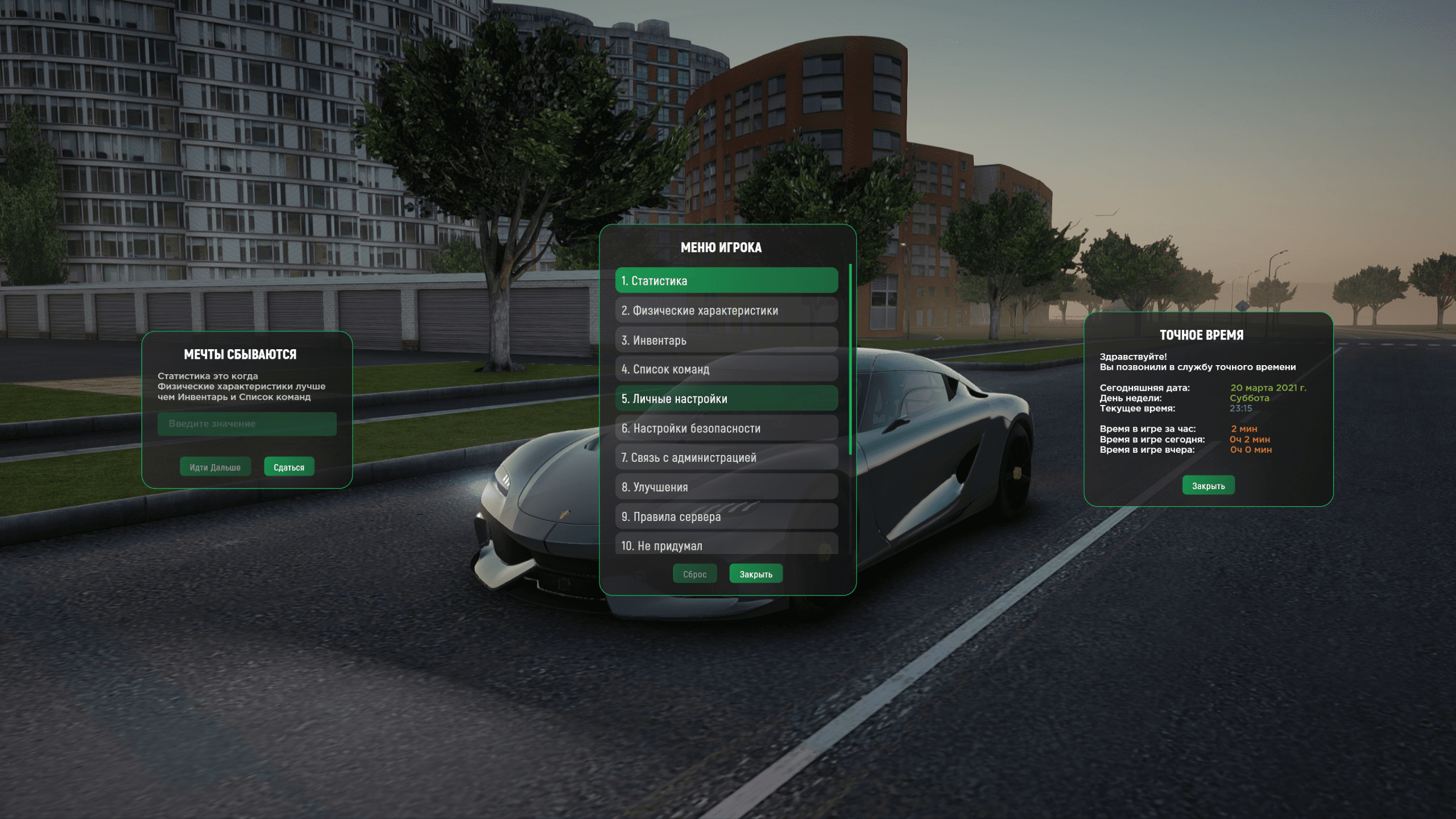
Task: Show Правила сервера
Action: click(726, 516)
